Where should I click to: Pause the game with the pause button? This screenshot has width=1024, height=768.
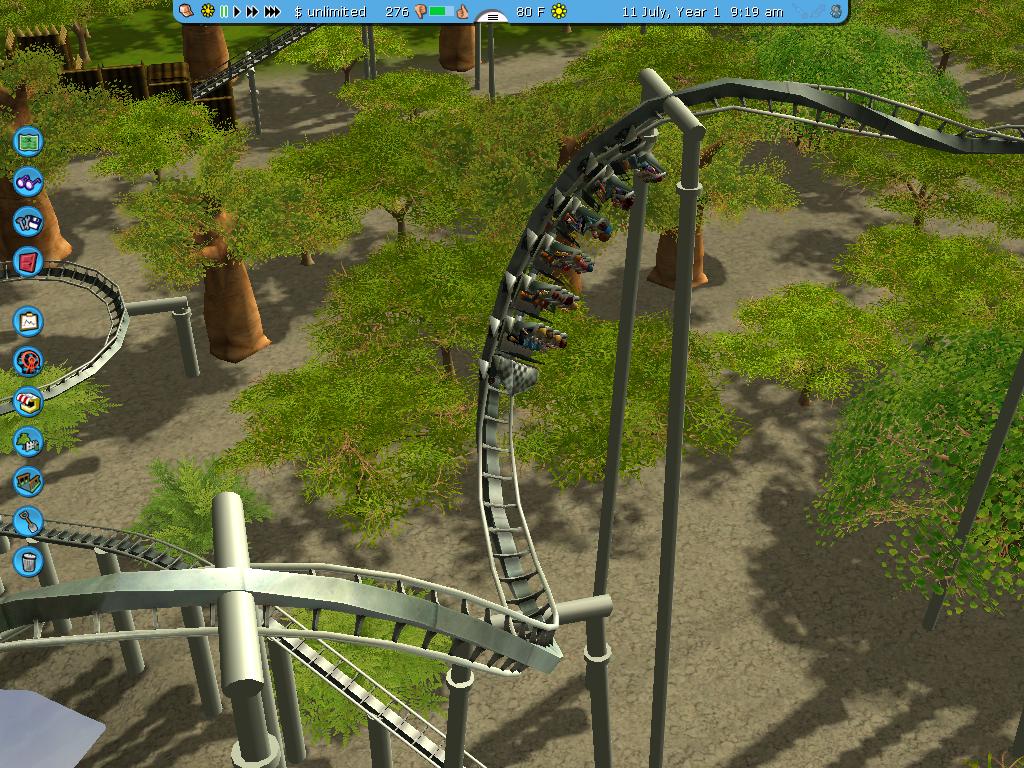225,12
